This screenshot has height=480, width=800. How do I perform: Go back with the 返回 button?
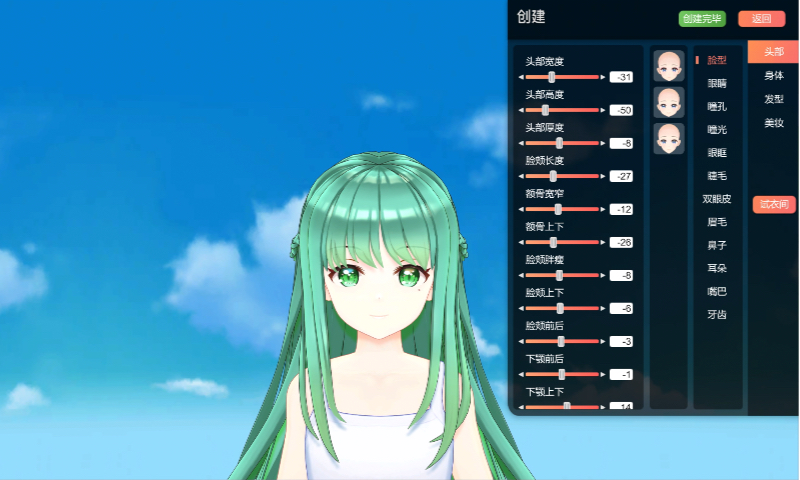761,19
